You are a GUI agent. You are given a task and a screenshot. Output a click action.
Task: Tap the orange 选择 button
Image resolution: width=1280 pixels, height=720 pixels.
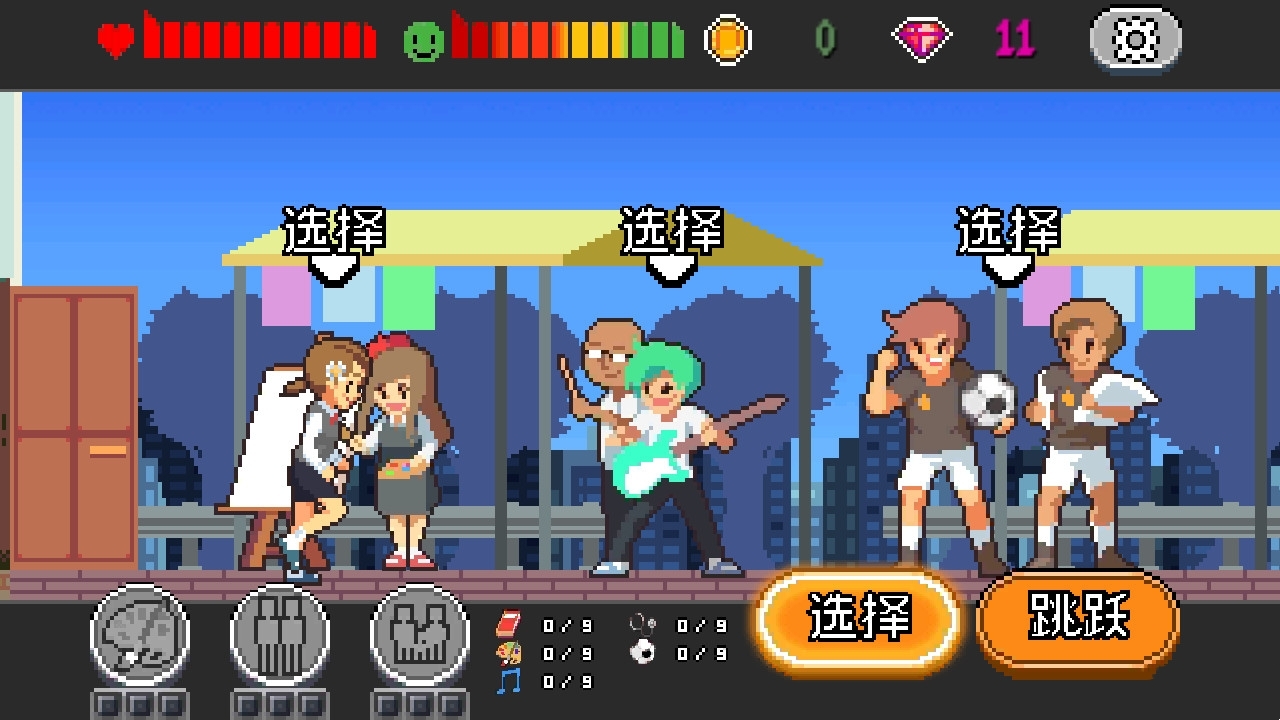(858, 619)
